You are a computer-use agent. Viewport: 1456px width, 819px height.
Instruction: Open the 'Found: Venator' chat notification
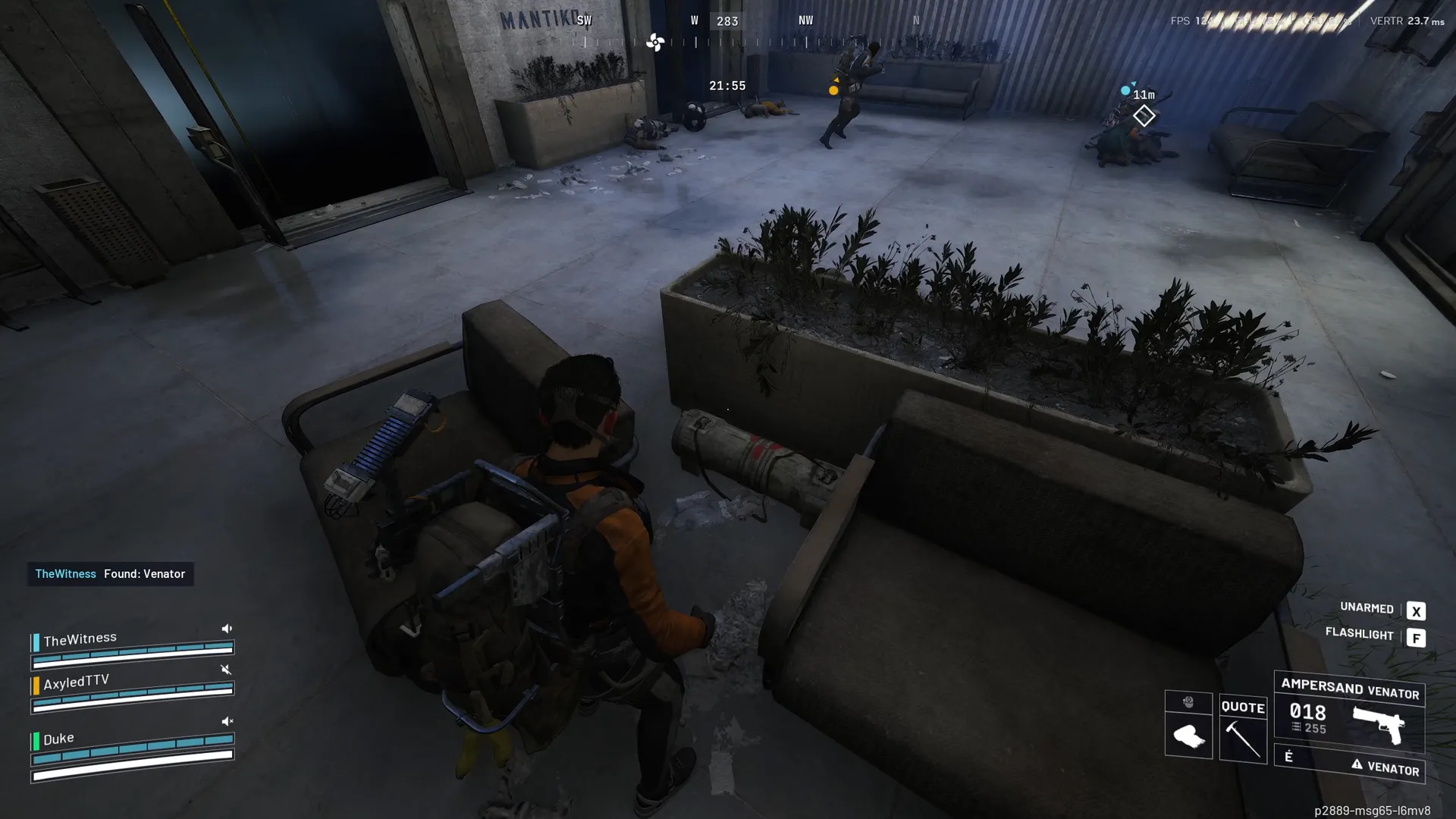coord(111,574)
